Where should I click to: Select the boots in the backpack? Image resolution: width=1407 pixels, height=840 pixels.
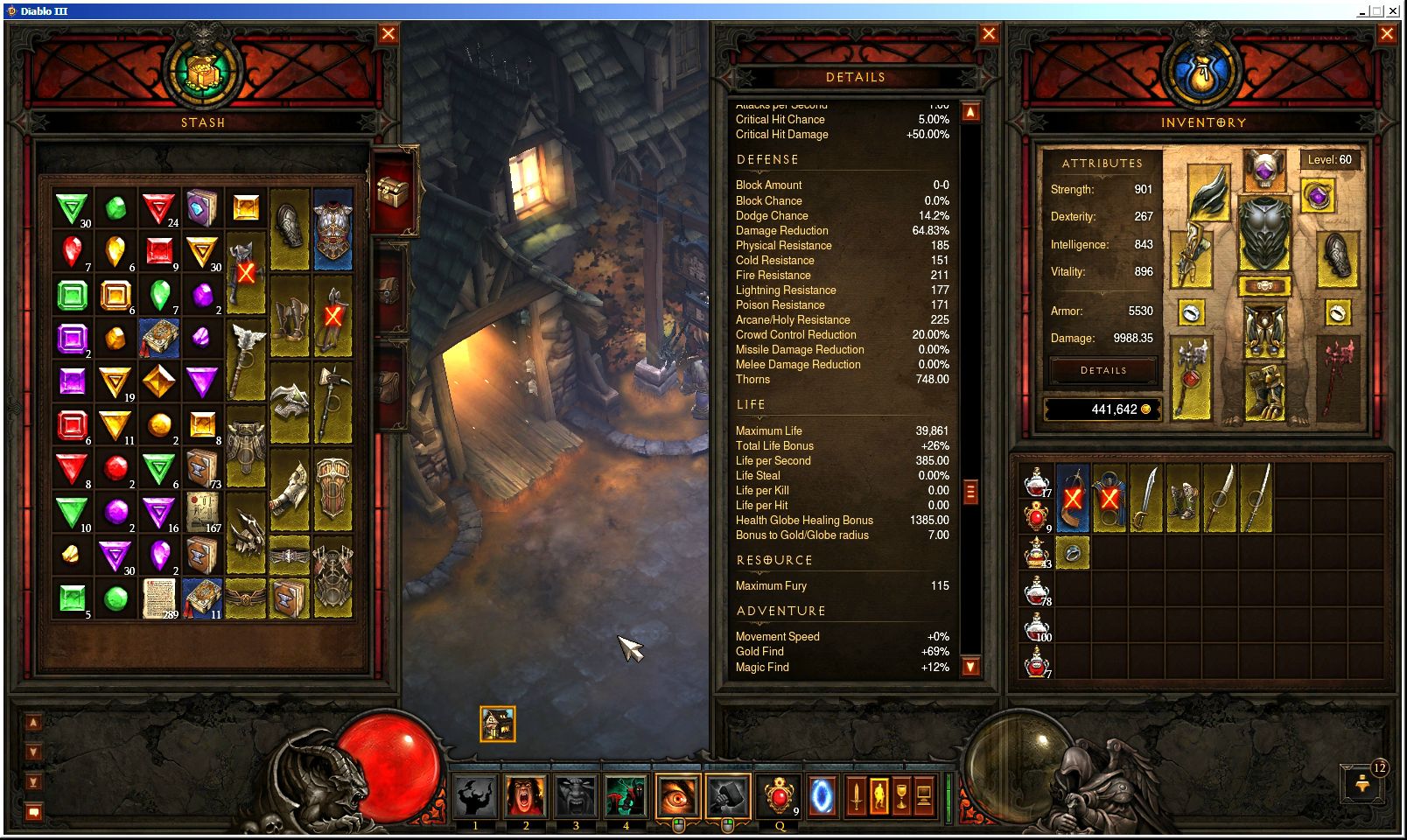1183,499
